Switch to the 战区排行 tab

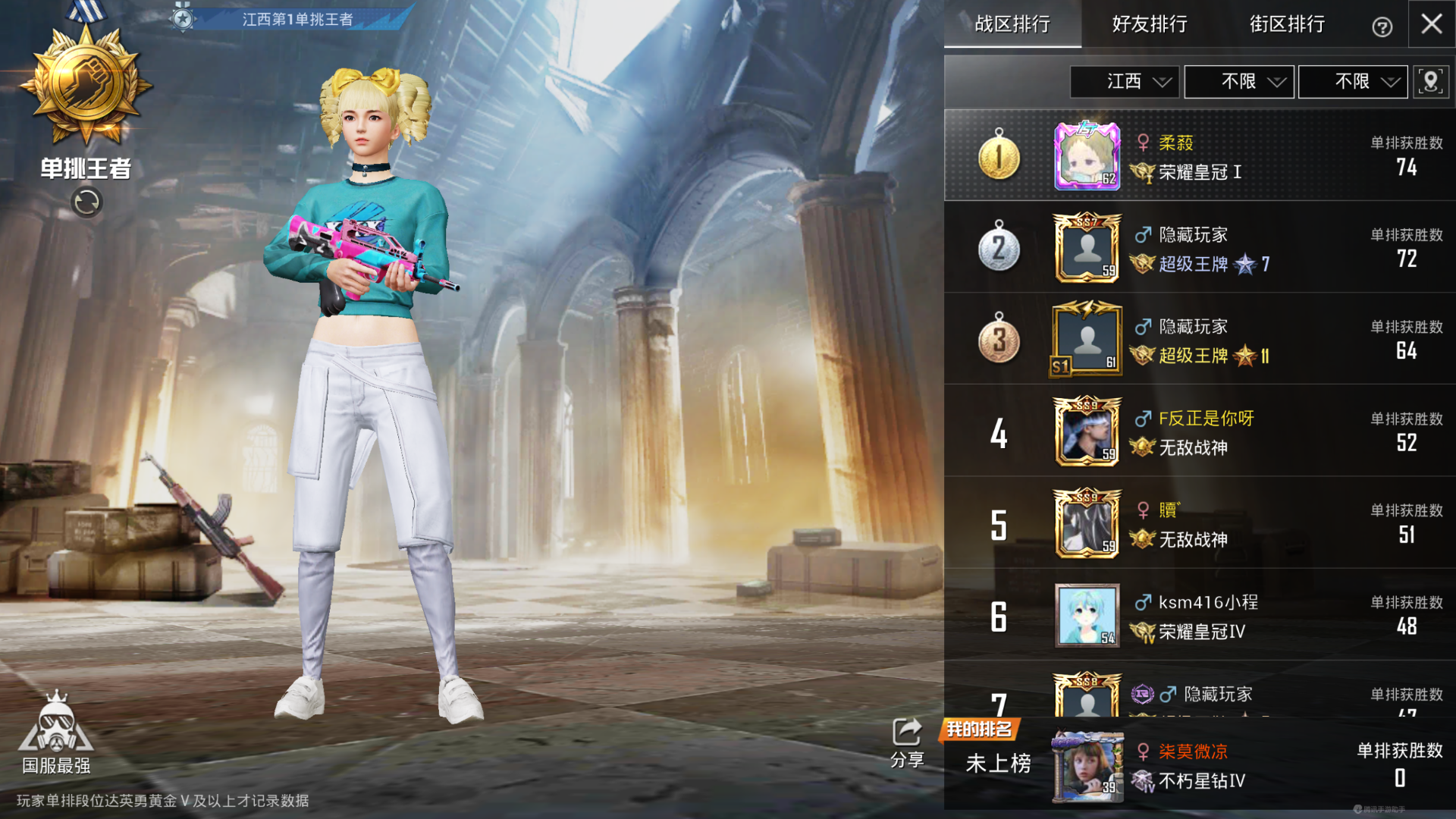point(1012,24)
